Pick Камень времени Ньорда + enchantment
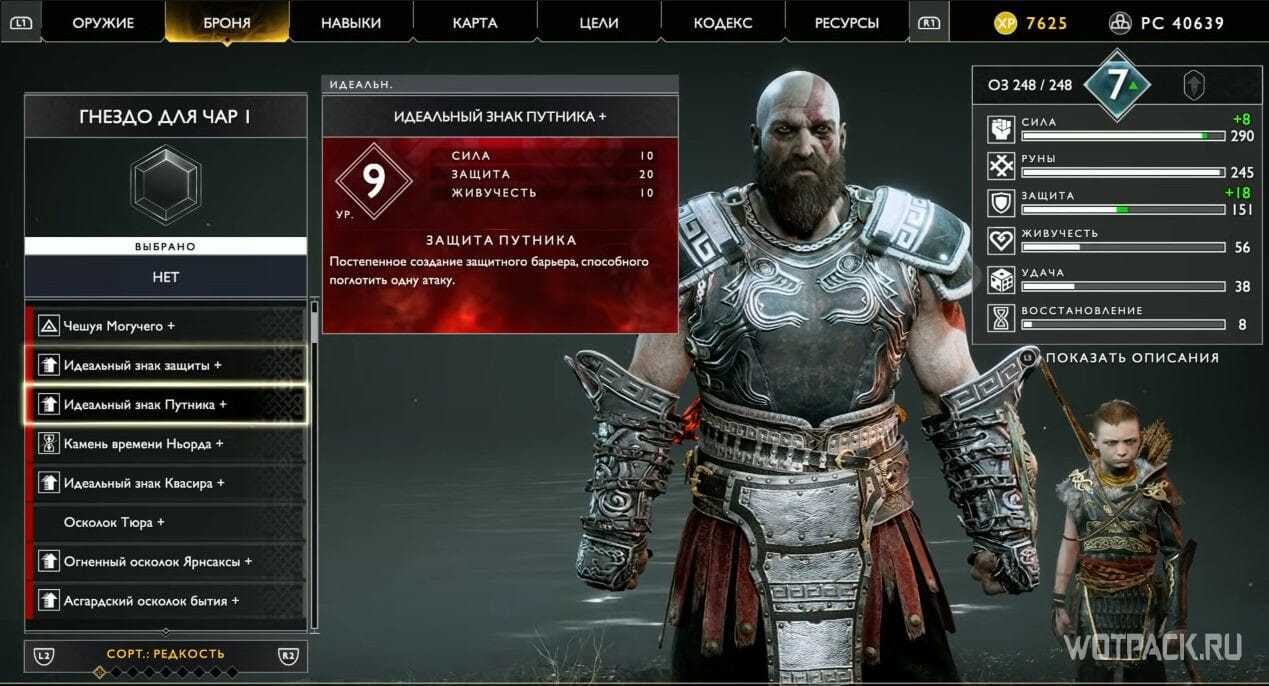The width and height of the screenshot is (1269, 686). pyautogui.click(x=166, y=444)
